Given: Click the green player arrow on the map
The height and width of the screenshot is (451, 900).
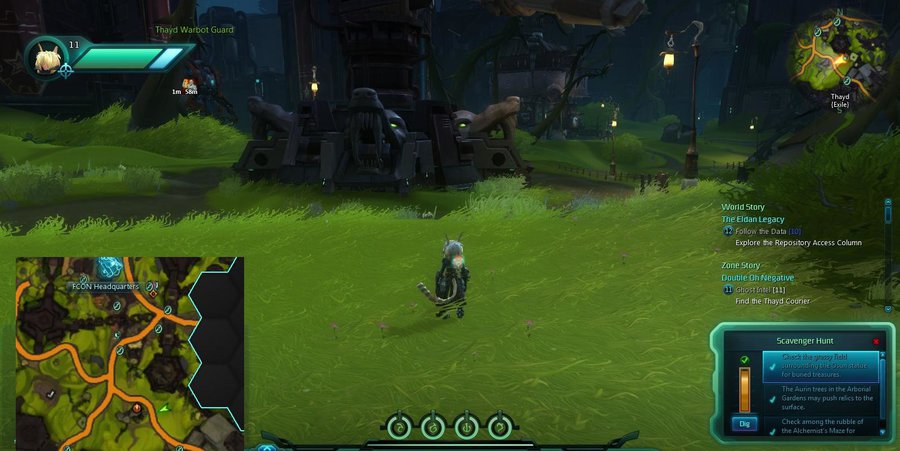Looking at the screenshot, I should click(x=164, y=408).
